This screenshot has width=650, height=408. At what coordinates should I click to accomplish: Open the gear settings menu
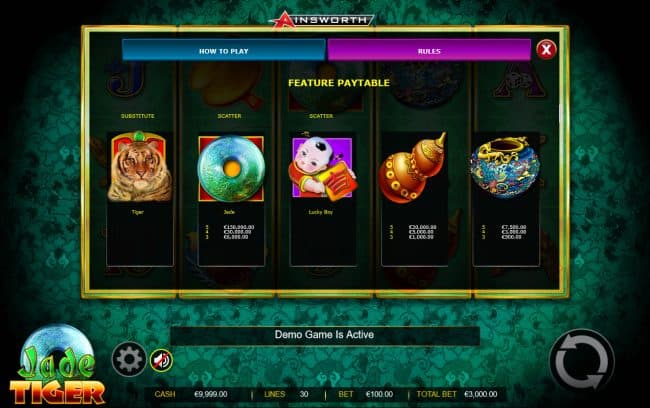point(127,359)
